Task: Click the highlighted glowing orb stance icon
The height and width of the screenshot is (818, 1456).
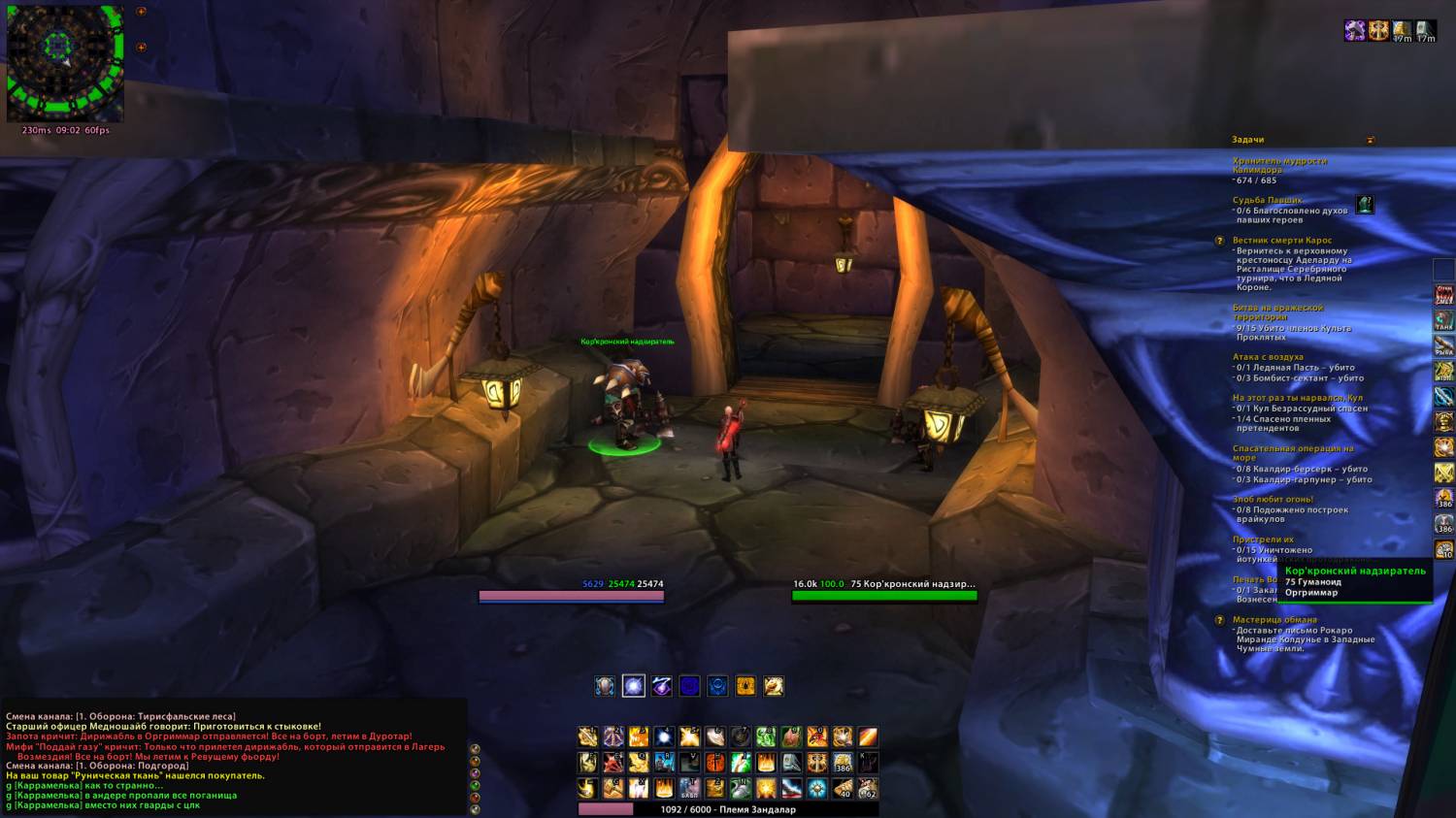Action: coord(634,687)
